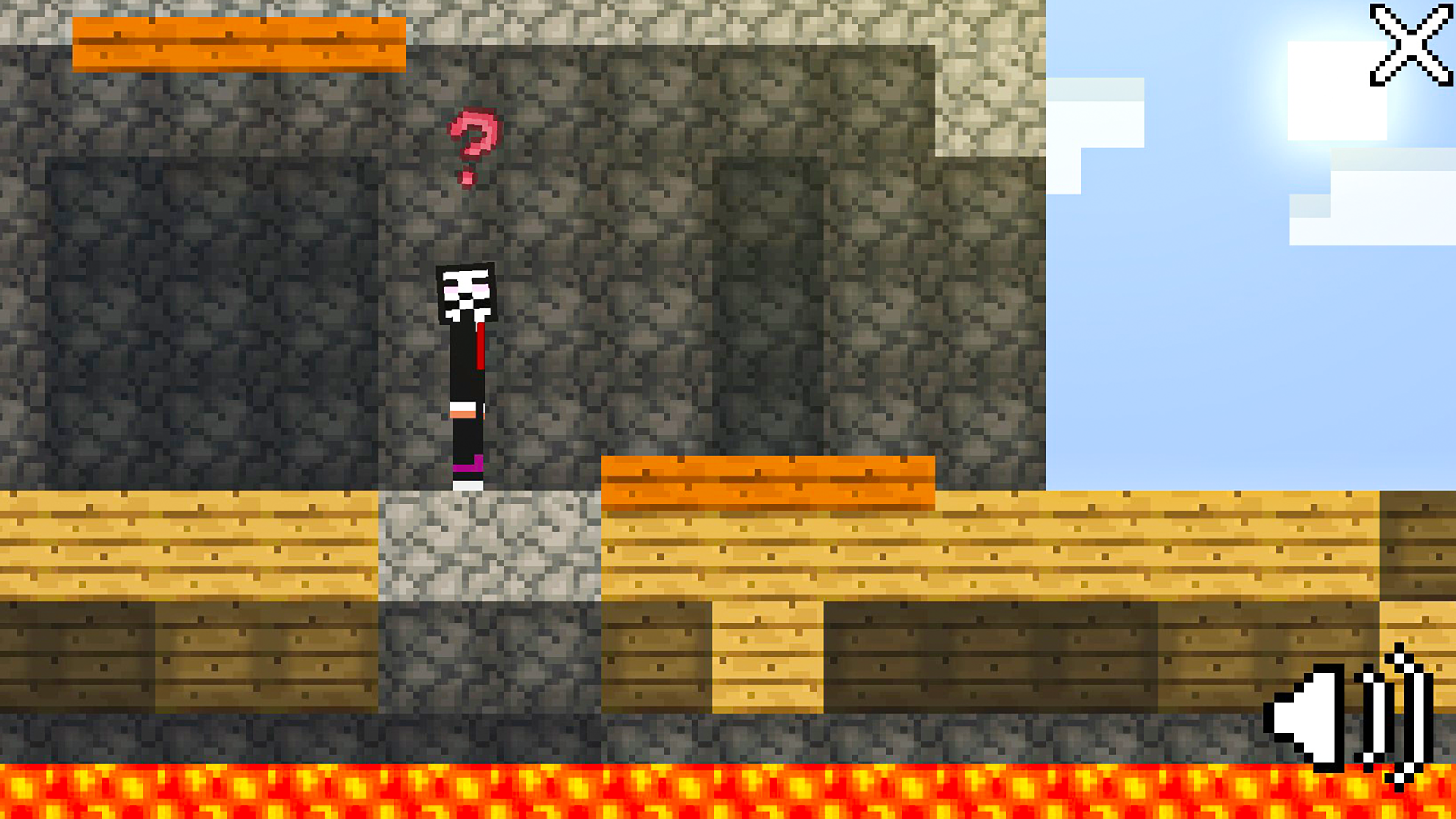
Task: Click the player's masked face
Action: (x=465, y=292)
